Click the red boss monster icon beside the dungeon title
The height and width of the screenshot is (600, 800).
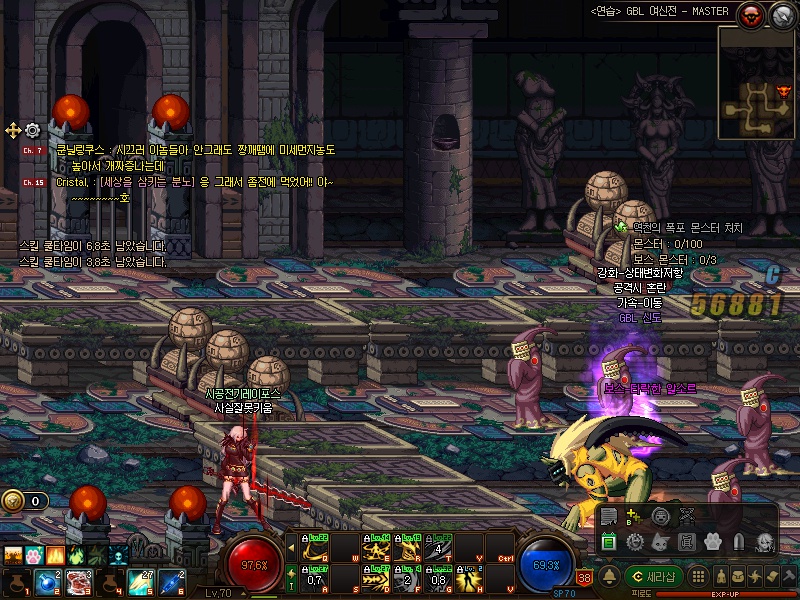pos(749,14)
